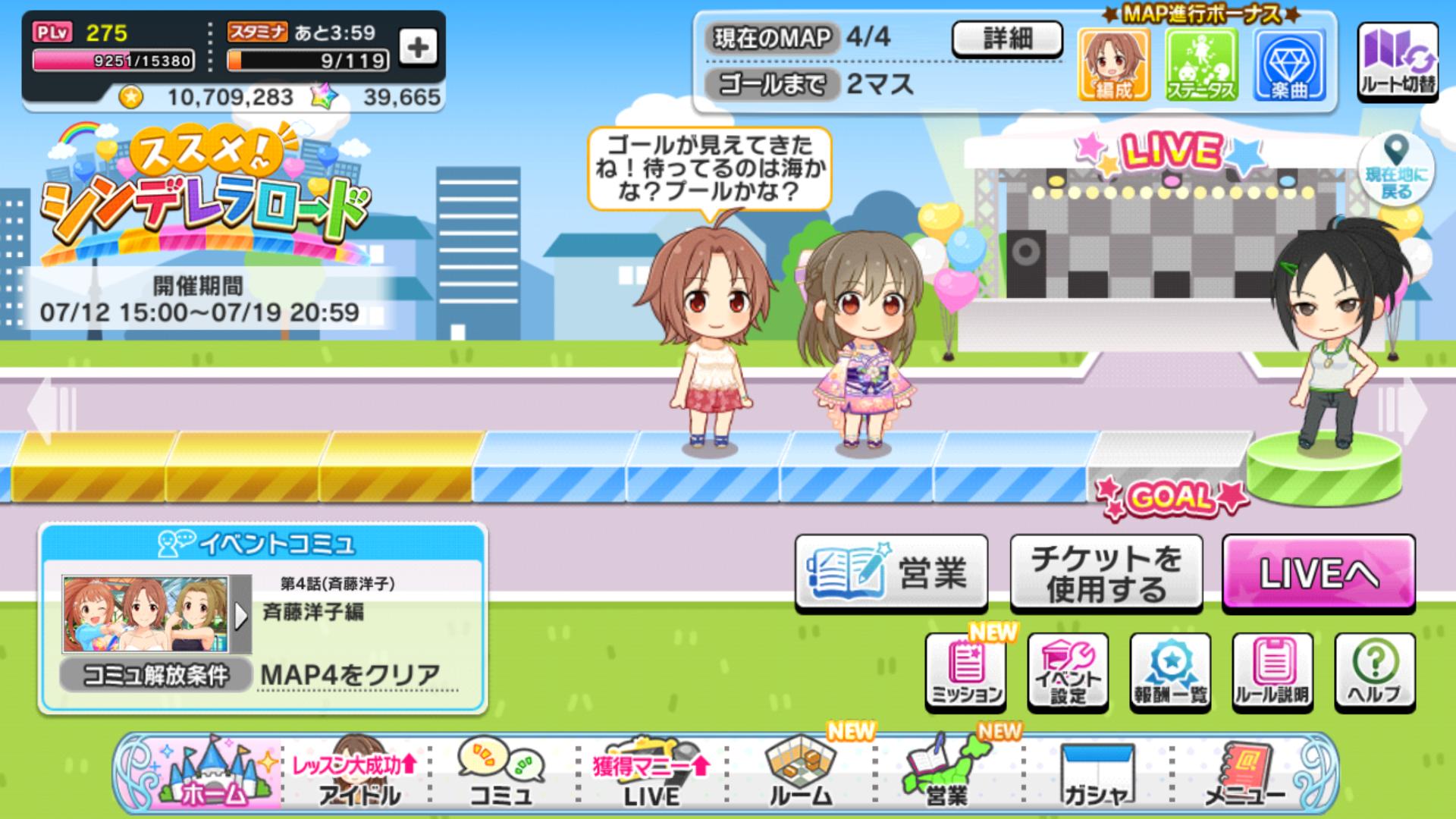Open the メニュー tab
The image size is (1456, 819).
tap(1244, 775)
